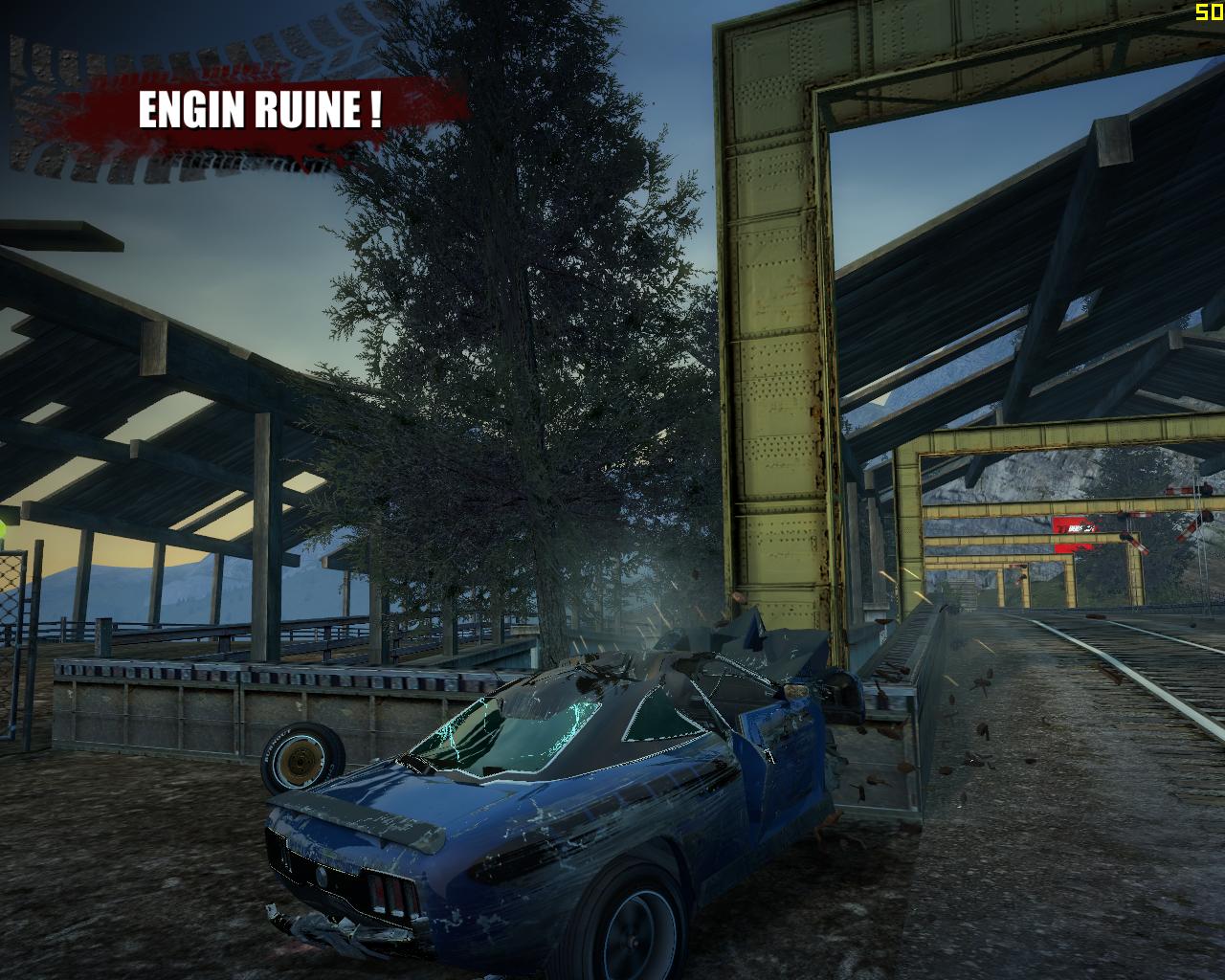Image resolution: width=1225 pixels, height=980 pixels.
Task: Click the detached front wheel on ground
Action: tap(300, 756)
